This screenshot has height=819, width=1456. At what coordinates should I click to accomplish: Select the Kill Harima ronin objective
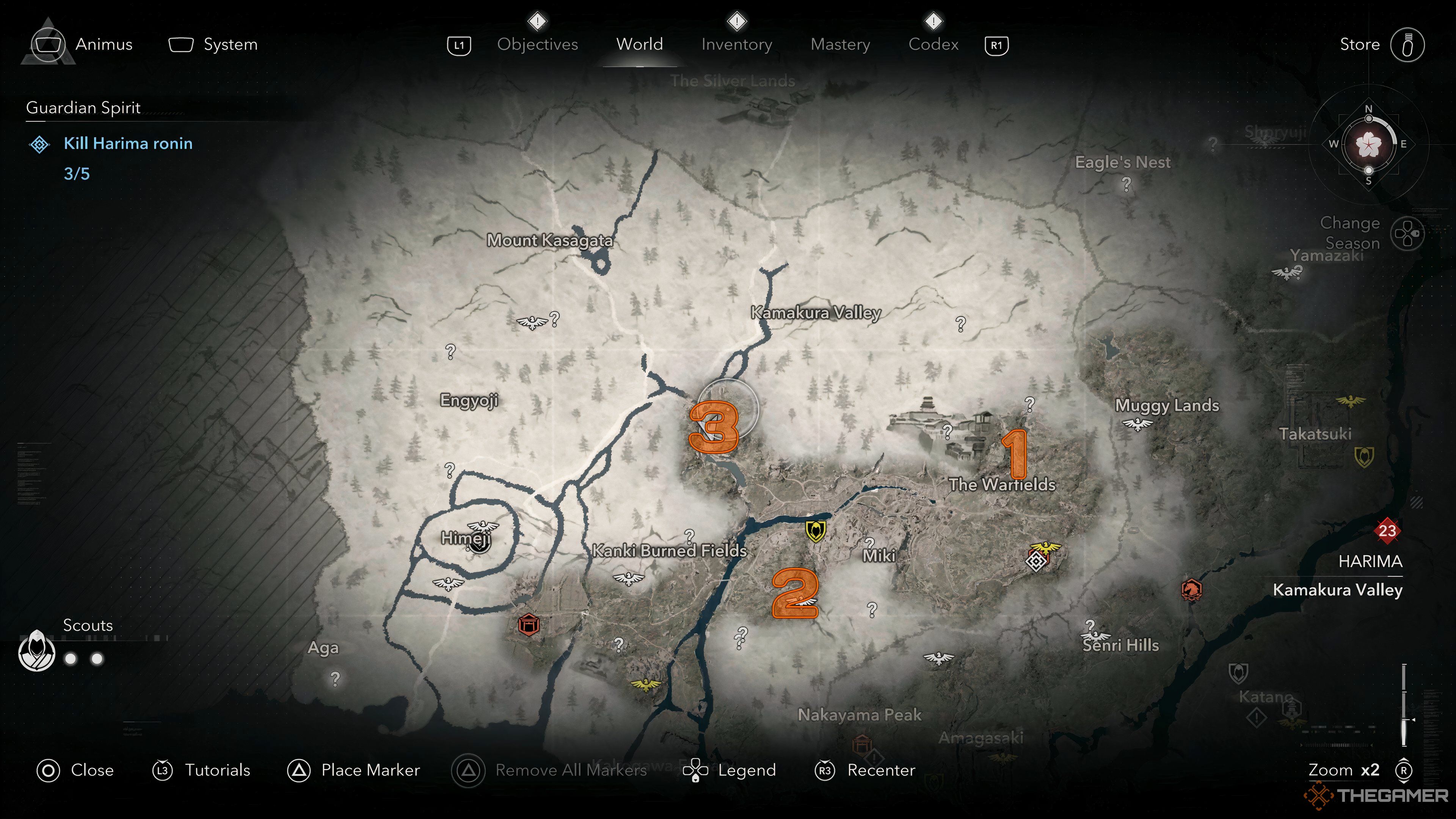(x=128, y=144)
